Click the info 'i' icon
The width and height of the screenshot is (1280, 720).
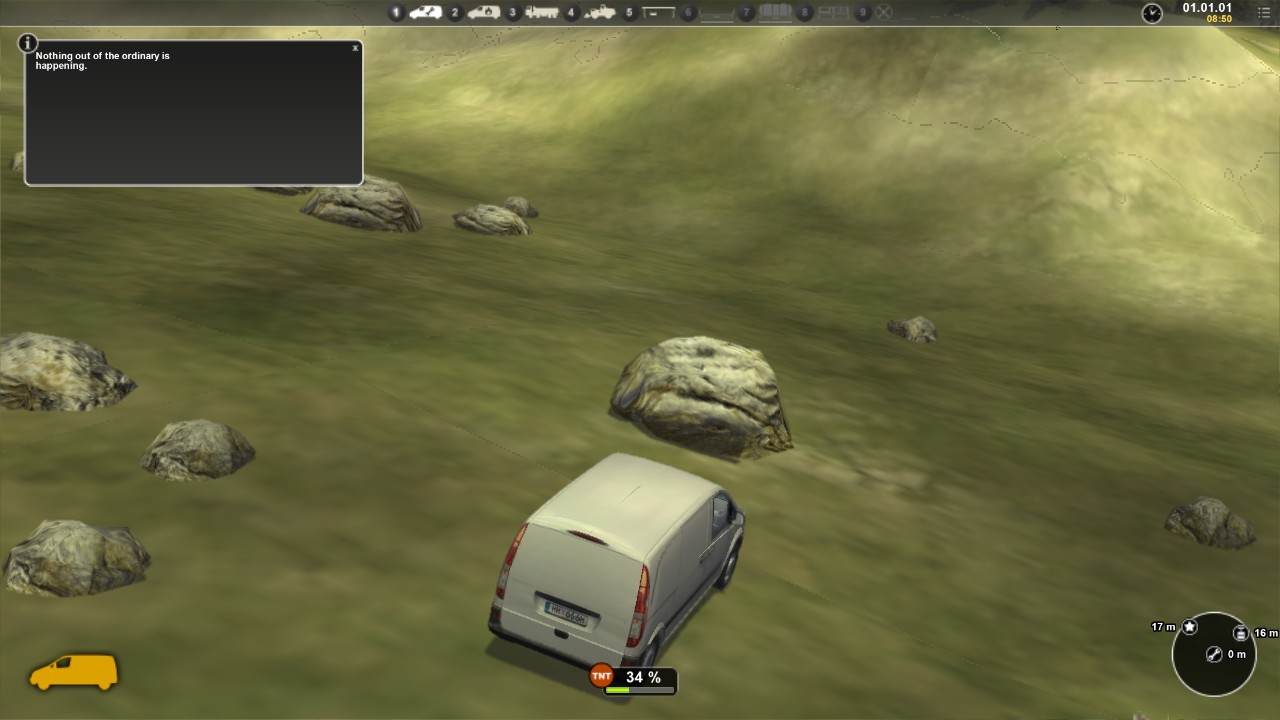pyautogui.click(x=28, y=43)
